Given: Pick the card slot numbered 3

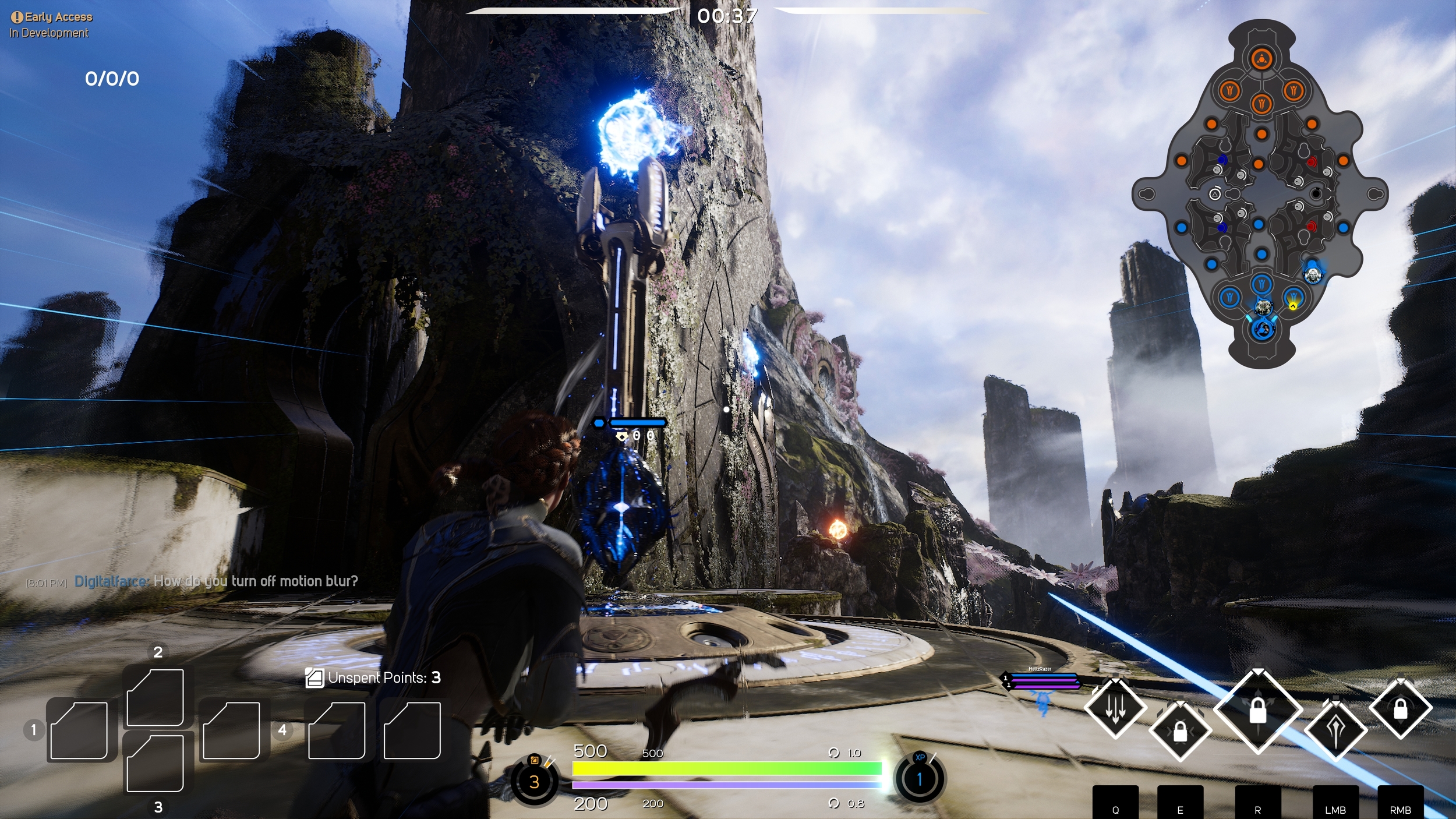Looking at the screenshot, I should click(156, 763).
